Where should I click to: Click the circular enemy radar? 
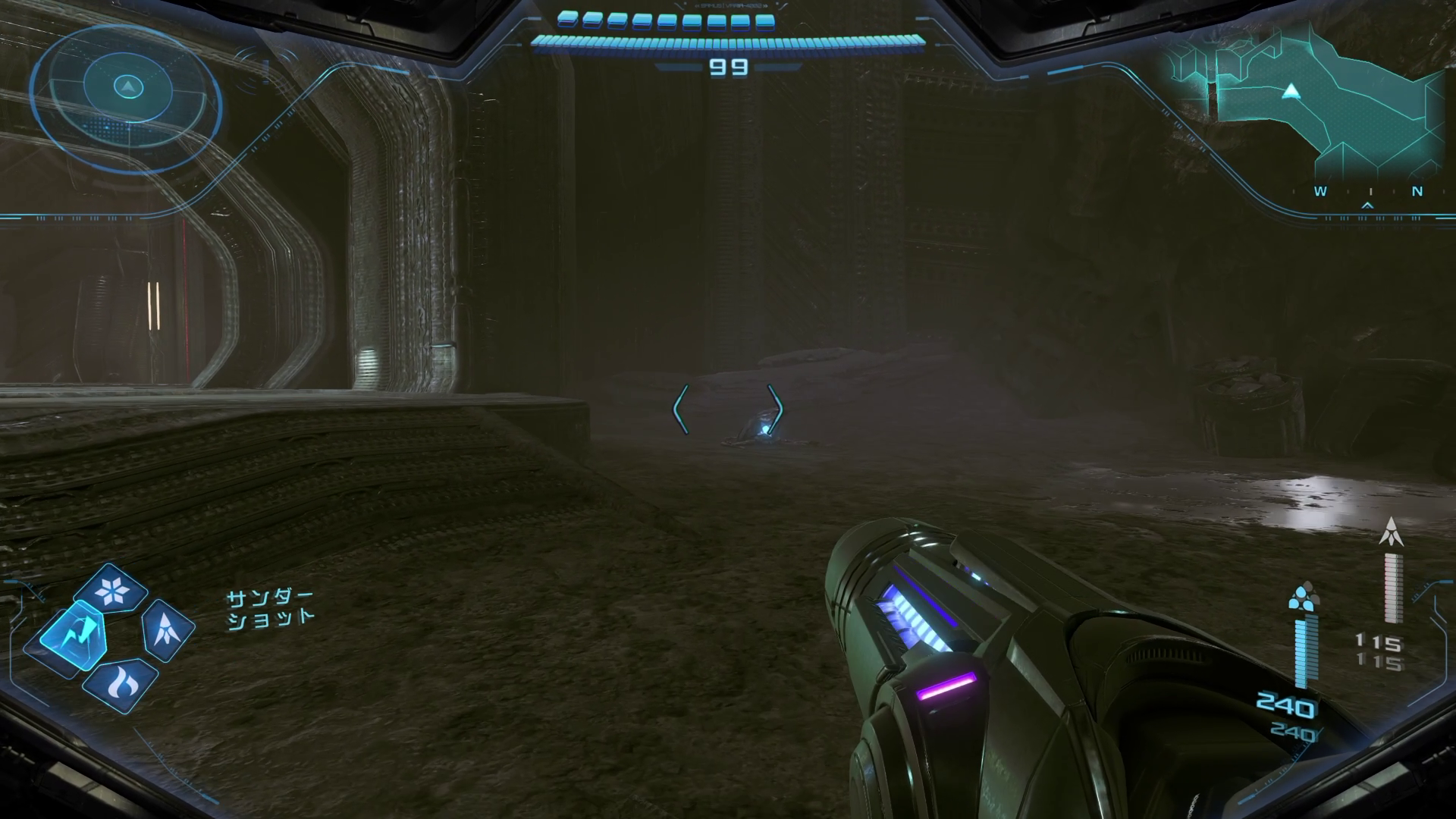tap(127, 89)
